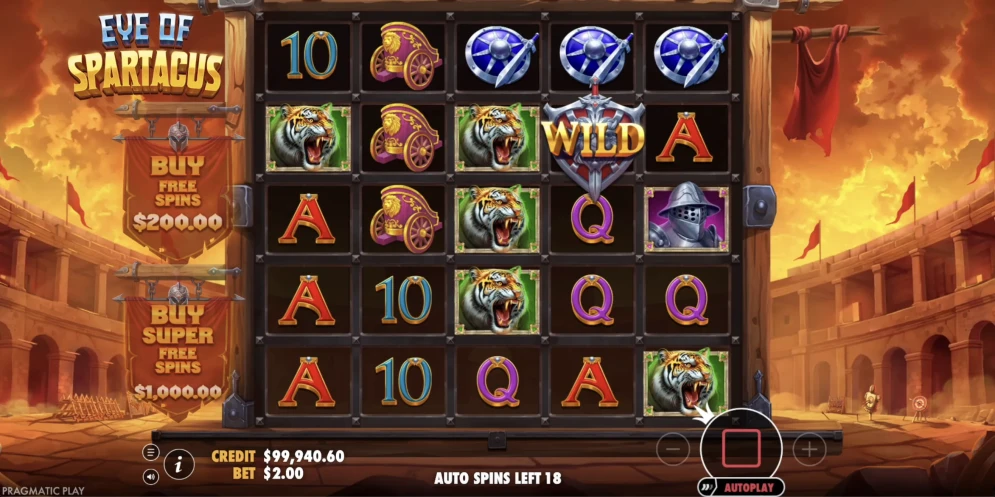Decrease the bet with the minus button
Image resolution: width=995 pixels, height=497 pixels.
point(675,450)
